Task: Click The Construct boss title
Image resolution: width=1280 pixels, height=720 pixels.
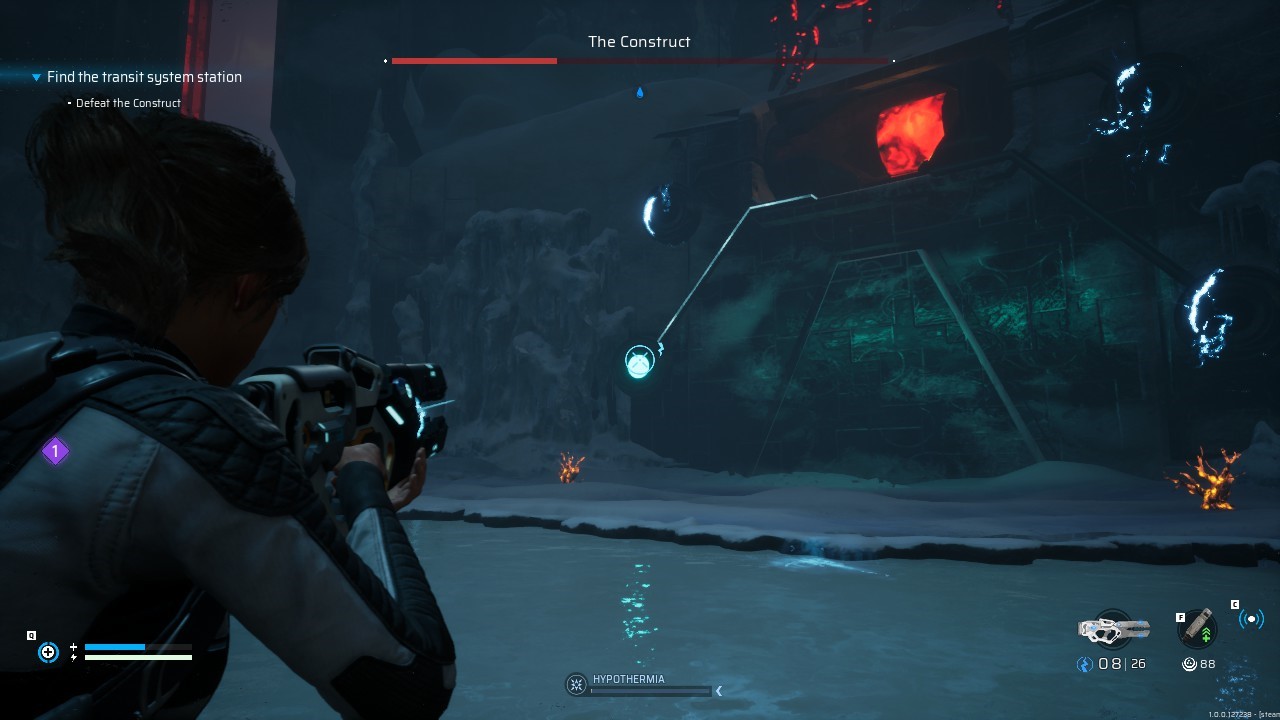Action: pyautogui.click(x=639, y=41)
